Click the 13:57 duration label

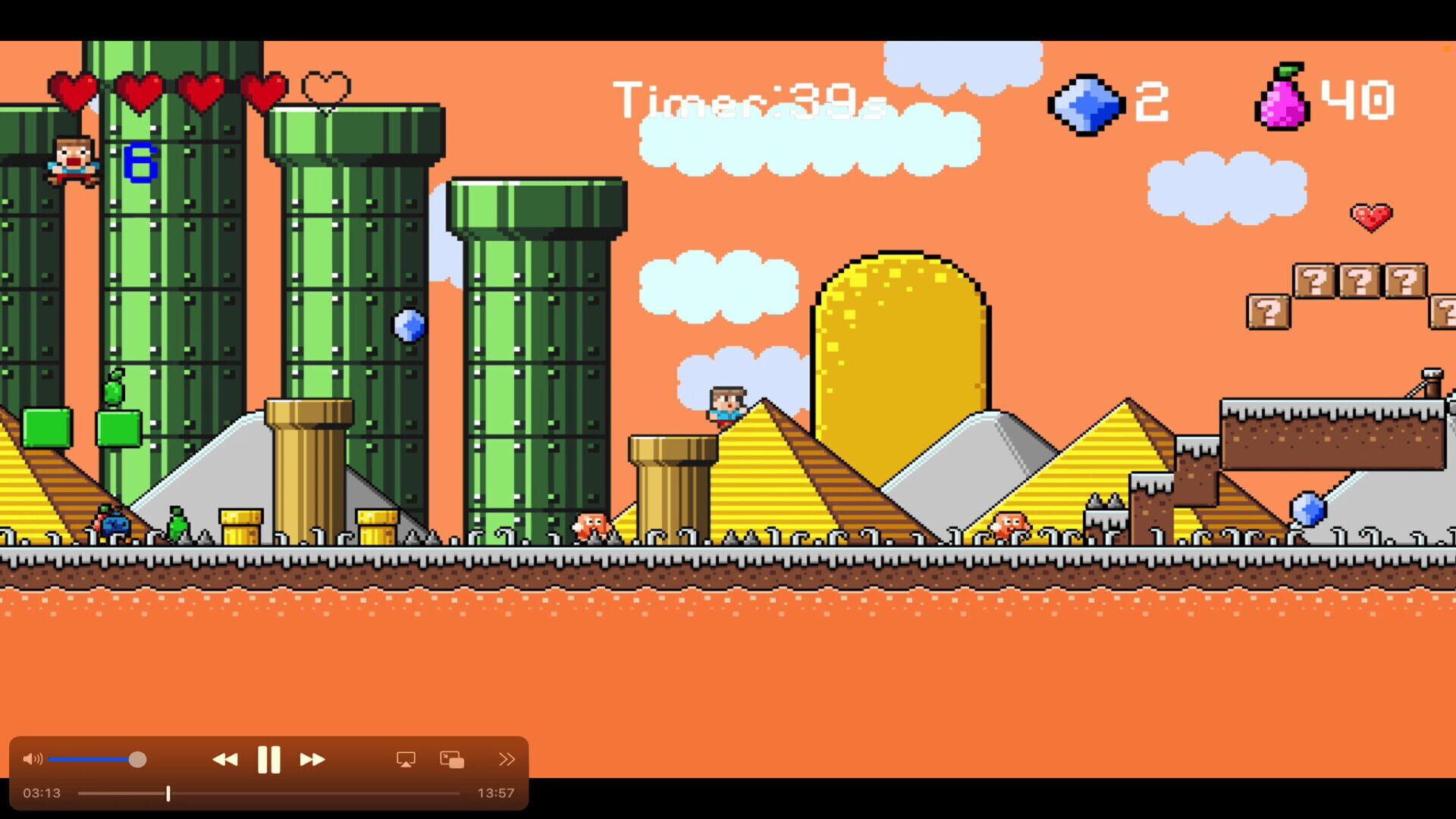(x=494, y=793)
